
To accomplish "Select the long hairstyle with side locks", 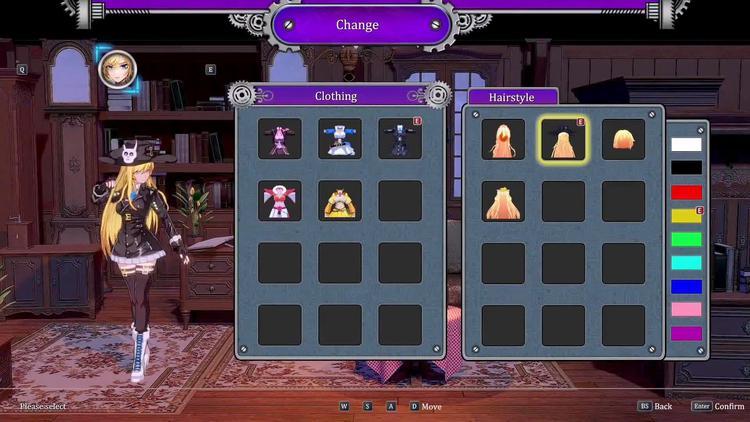I will coord(503,140).
